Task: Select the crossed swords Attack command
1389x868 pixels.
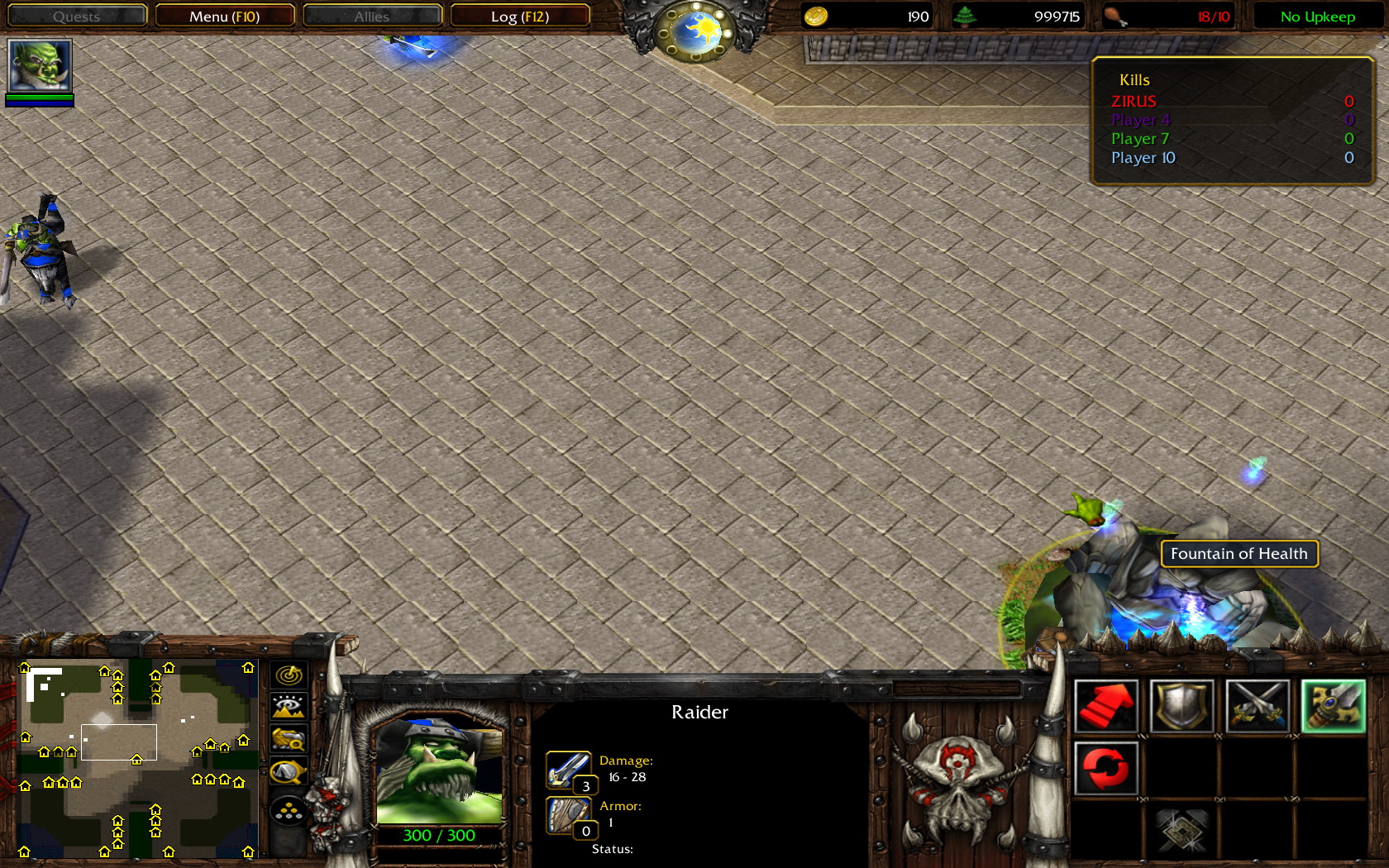Action: tap(1256, 706)
